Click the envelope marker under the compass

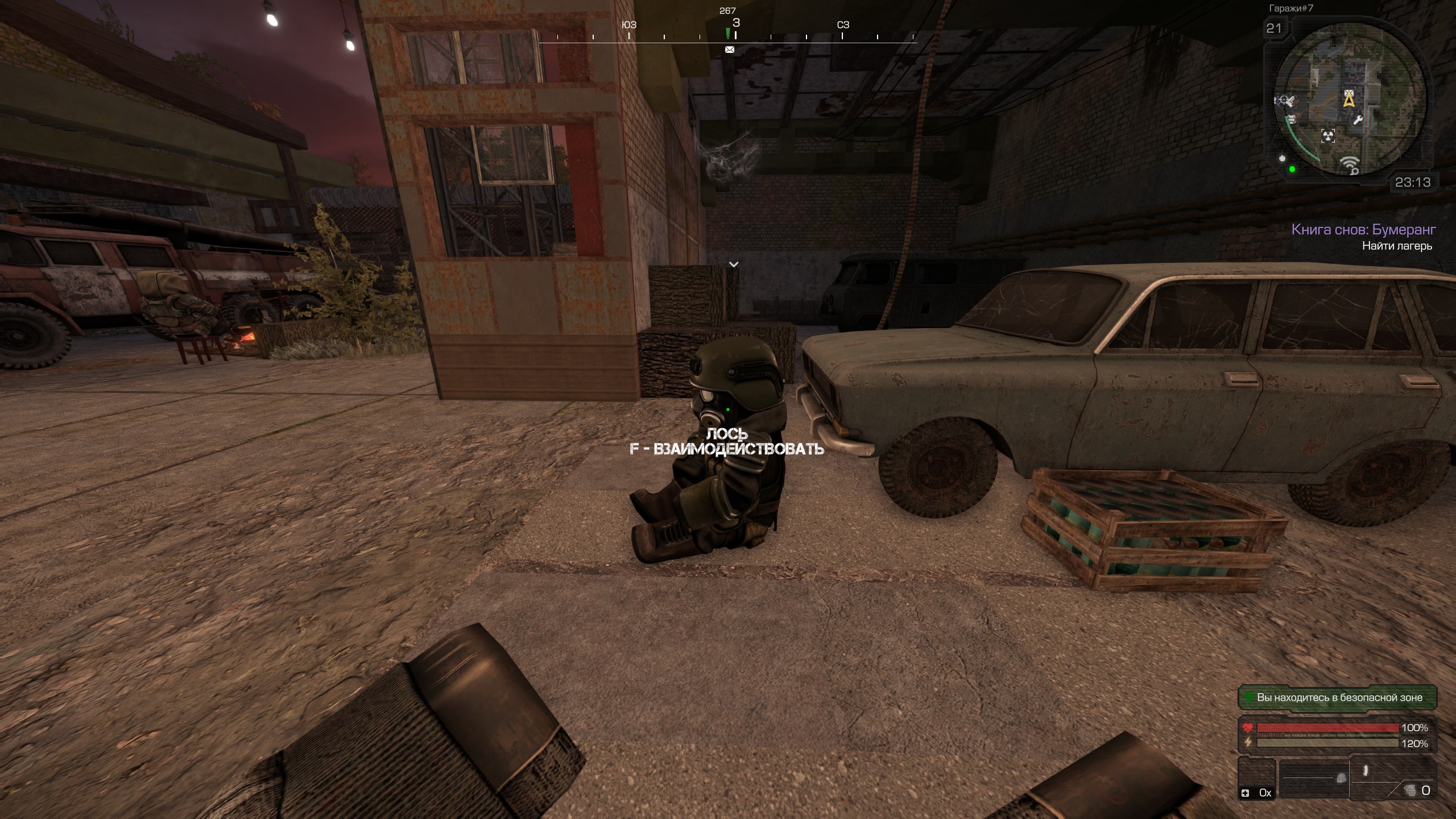click(730, 50)
